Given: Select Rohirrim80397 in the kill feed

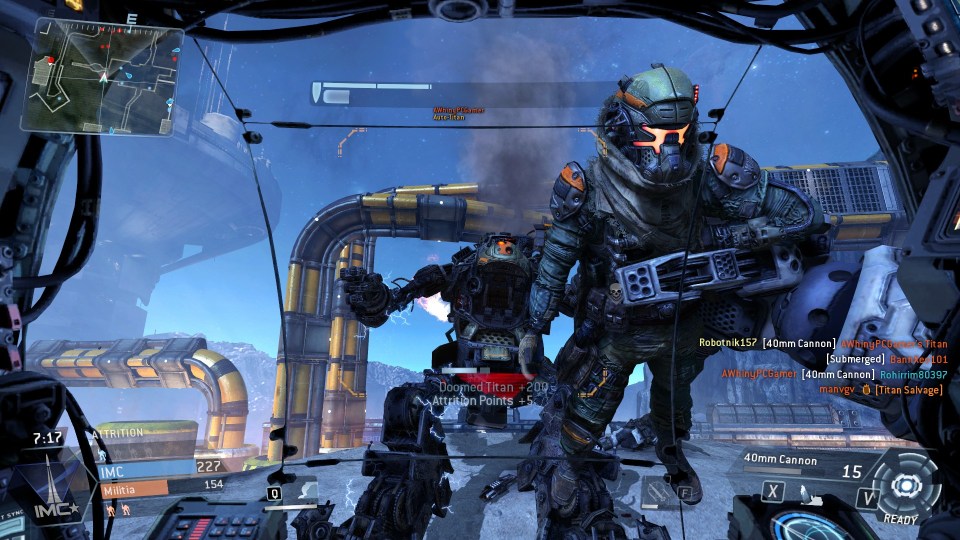Looking at the screenshot, I should 913,374.
